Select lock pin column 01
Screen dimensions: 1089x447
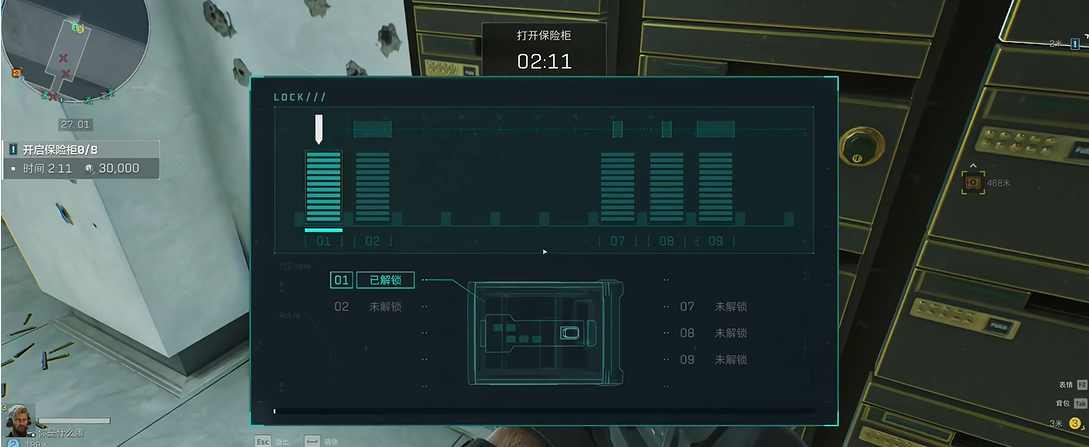pyautogui.click(x=323, y=187)
